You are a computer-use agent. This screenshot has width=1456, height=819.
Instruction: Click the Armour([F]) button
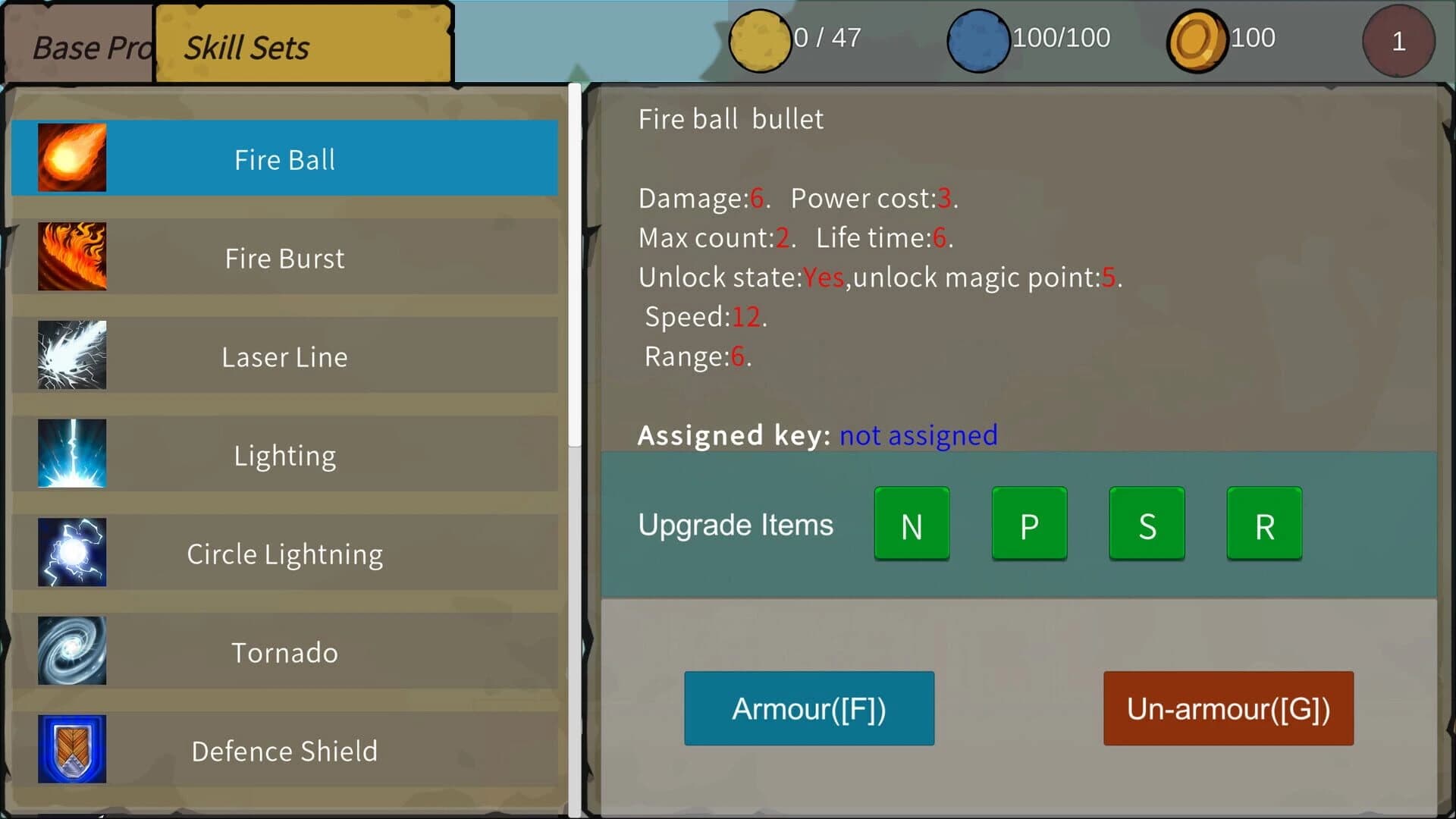(808, 708)
